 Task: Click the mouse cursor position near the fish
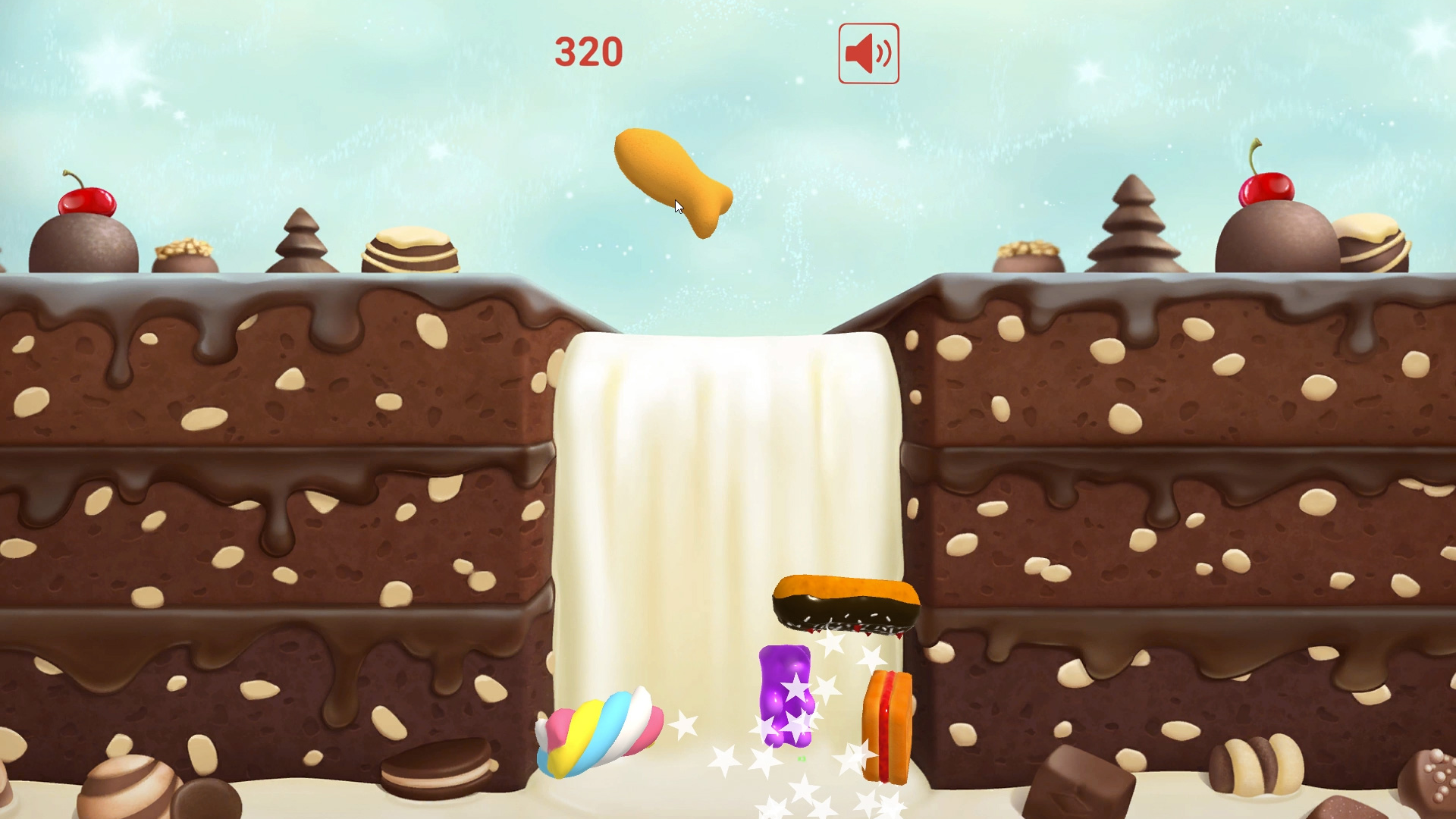pos(677,206)
